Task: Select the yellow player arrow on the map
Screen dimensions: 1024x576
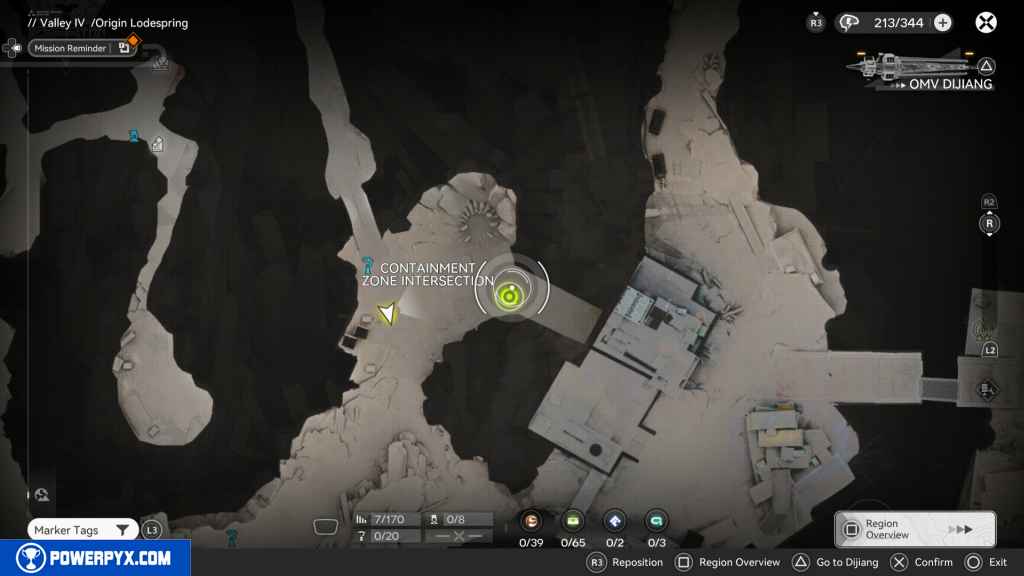Action: [386, 314]
